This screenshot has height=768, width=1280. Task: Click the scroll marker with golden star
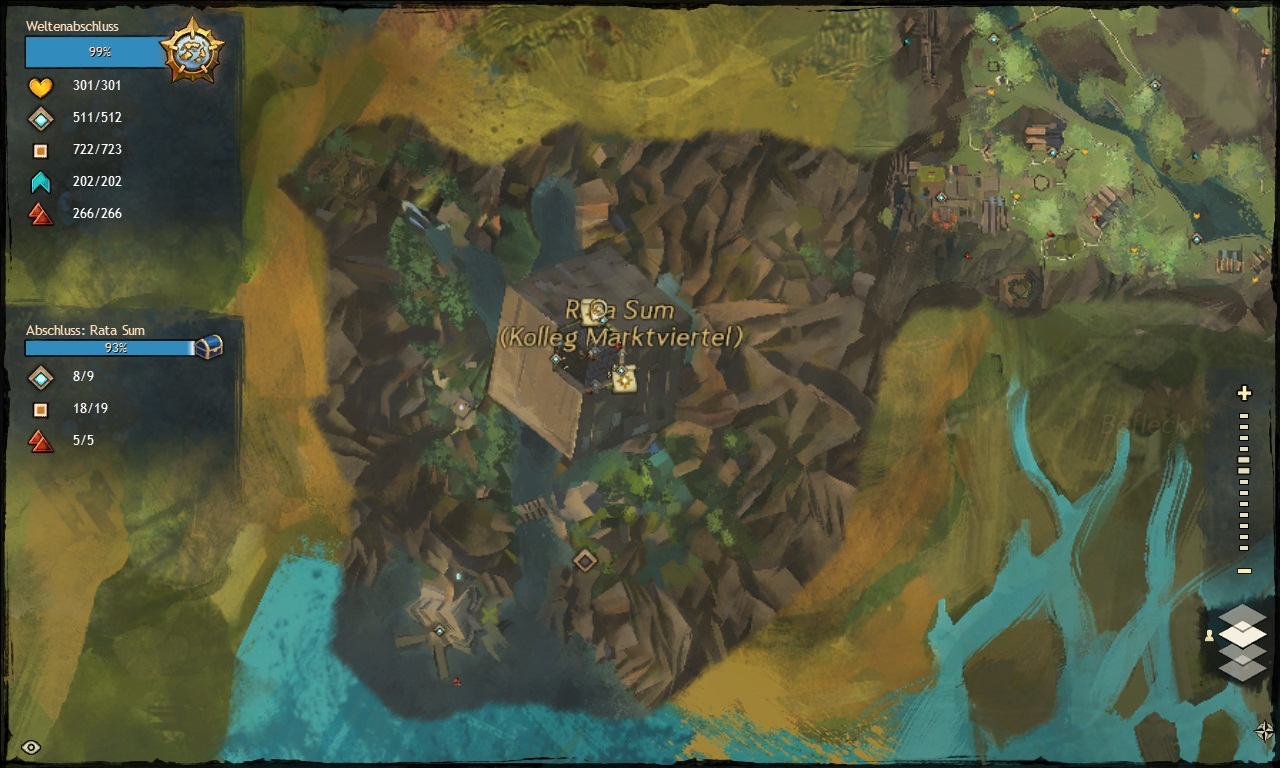(621, 376)
